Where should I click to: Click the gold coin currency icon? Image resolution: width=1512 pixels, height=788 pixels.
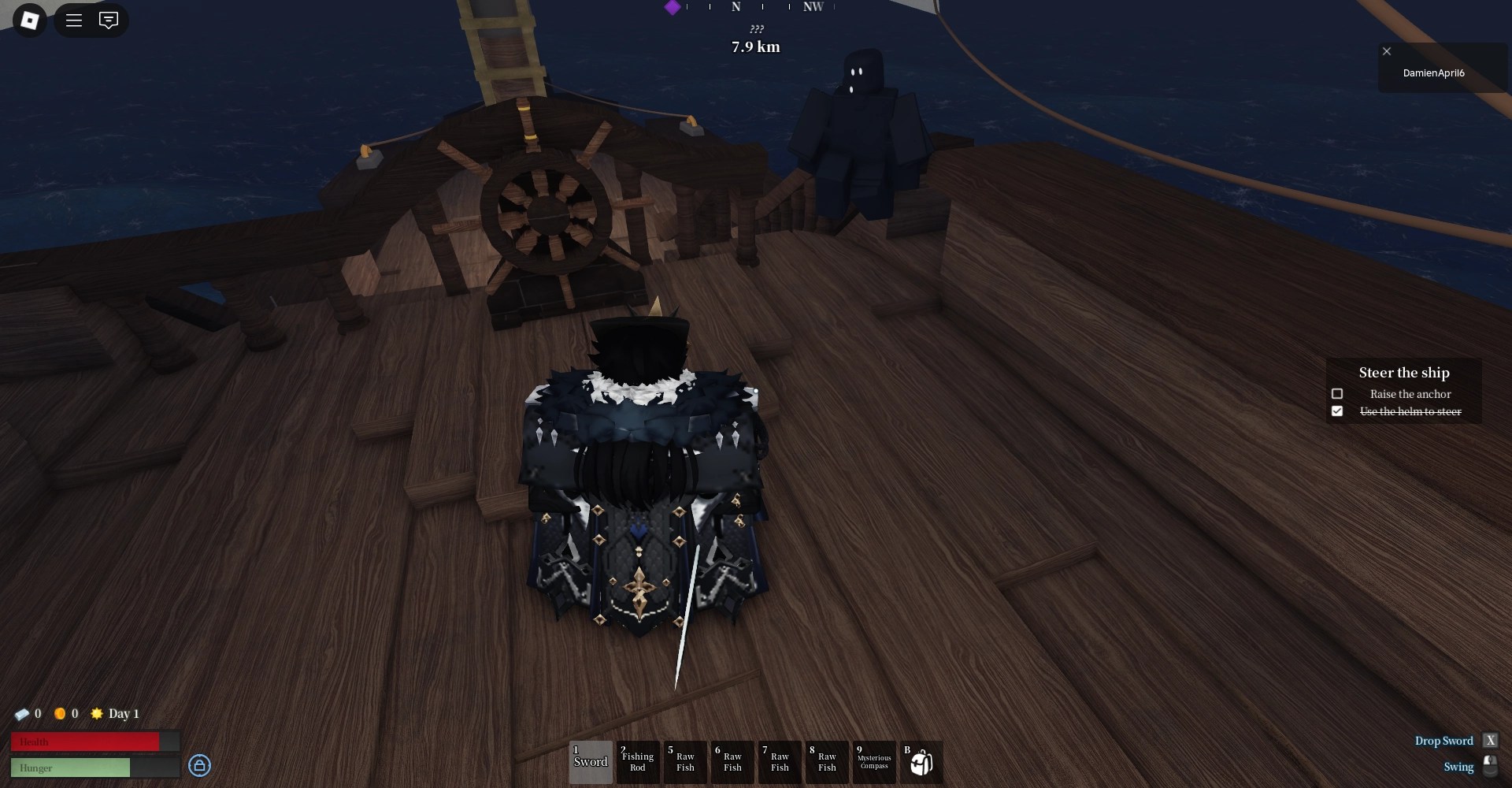[x=62, y=714]
